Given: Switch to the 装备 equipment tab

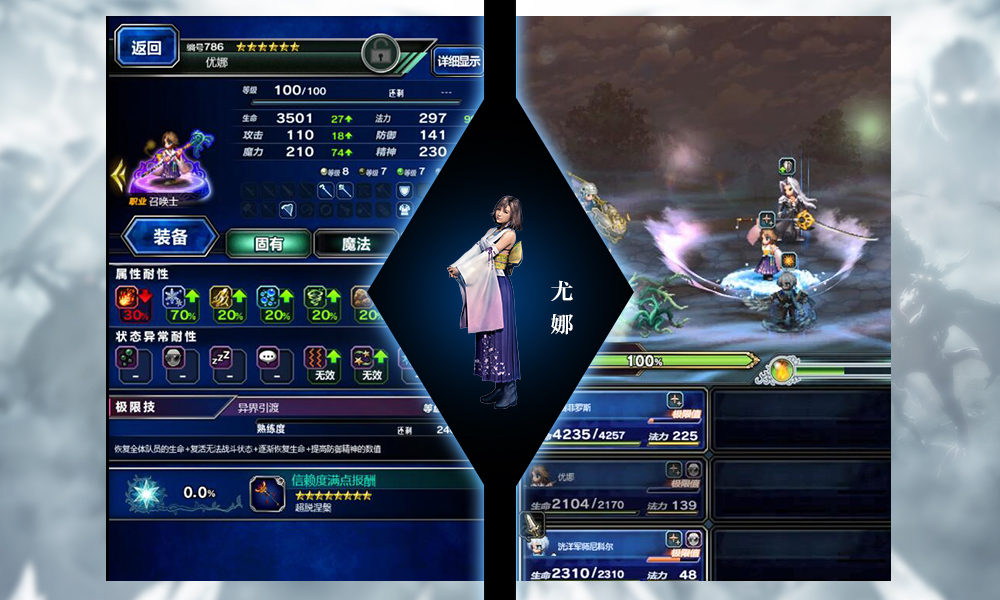Looking at the screenshot, I should (170, 238).
